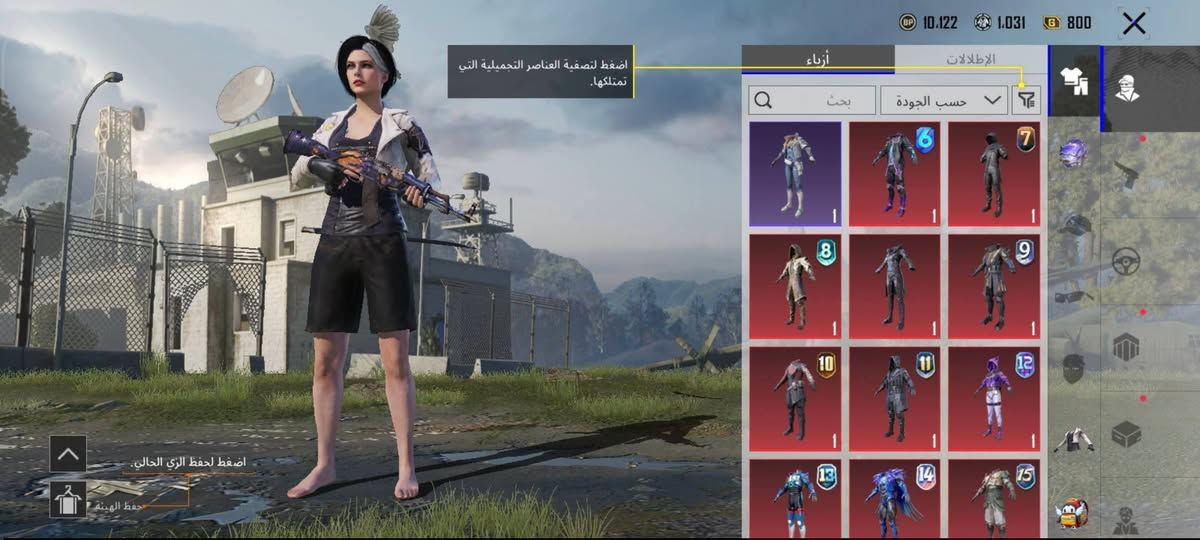Select the outfit on the purple background
The image size is (1200, 540).
click(795, 174)
